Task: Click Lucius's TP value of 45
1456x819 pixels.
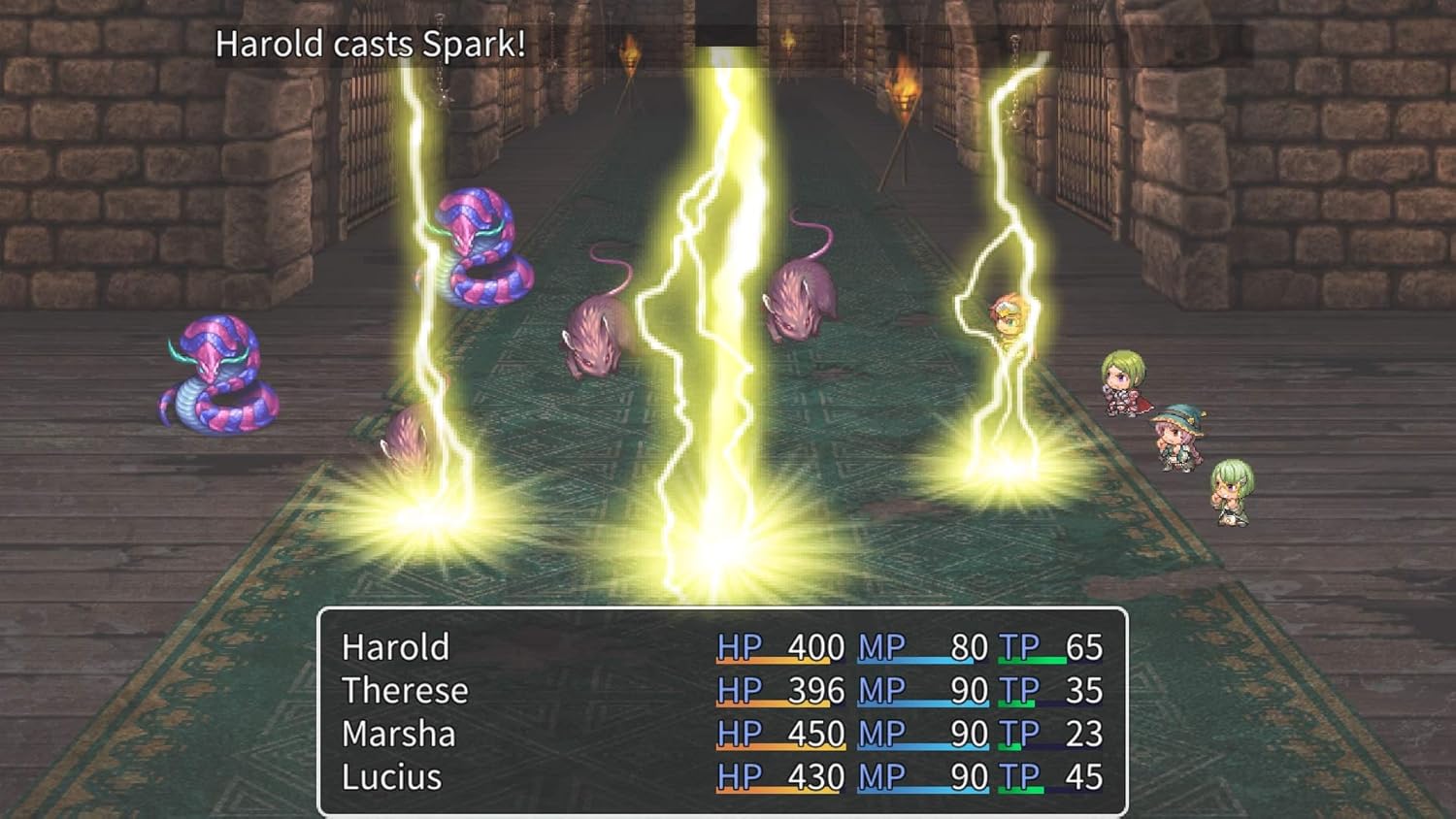Action: point(1085,776)
